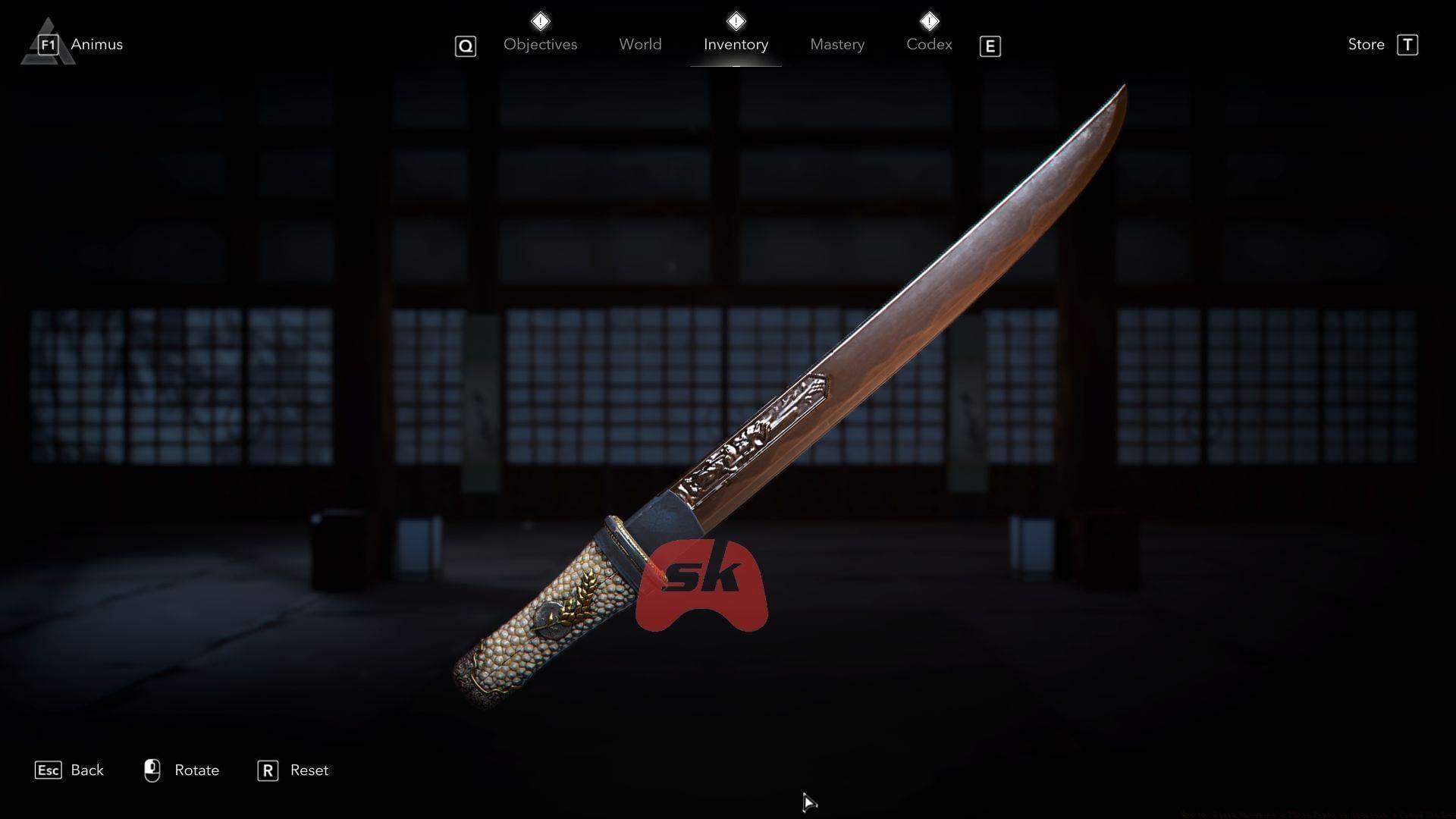The width and height of the screenshot is (1456, 819).
Task: Click the notification badge above Codex
Action: [x=928, y=21]
